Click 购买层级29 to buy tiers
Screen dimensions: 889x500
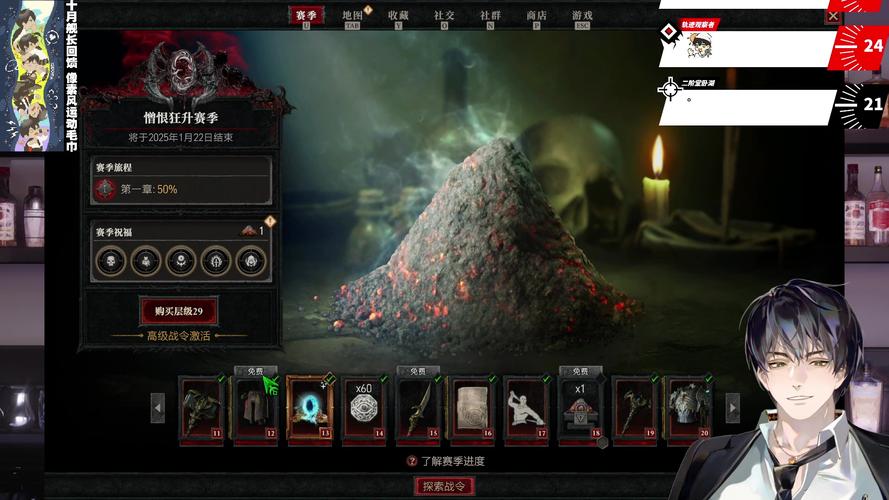pyautogui.click(x=179, y=311)
